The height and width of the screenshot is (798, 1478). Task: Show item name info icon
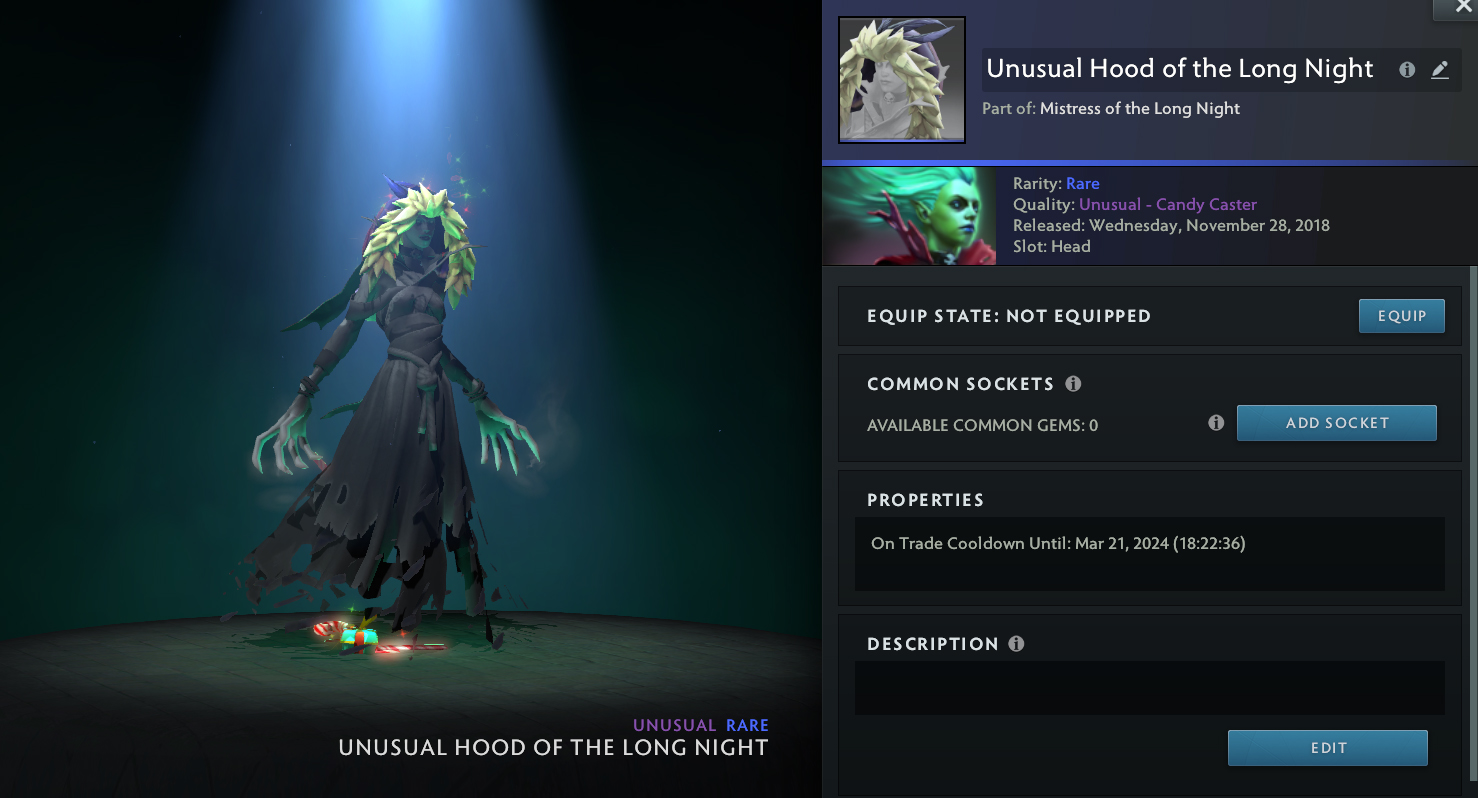point(1407,70)
